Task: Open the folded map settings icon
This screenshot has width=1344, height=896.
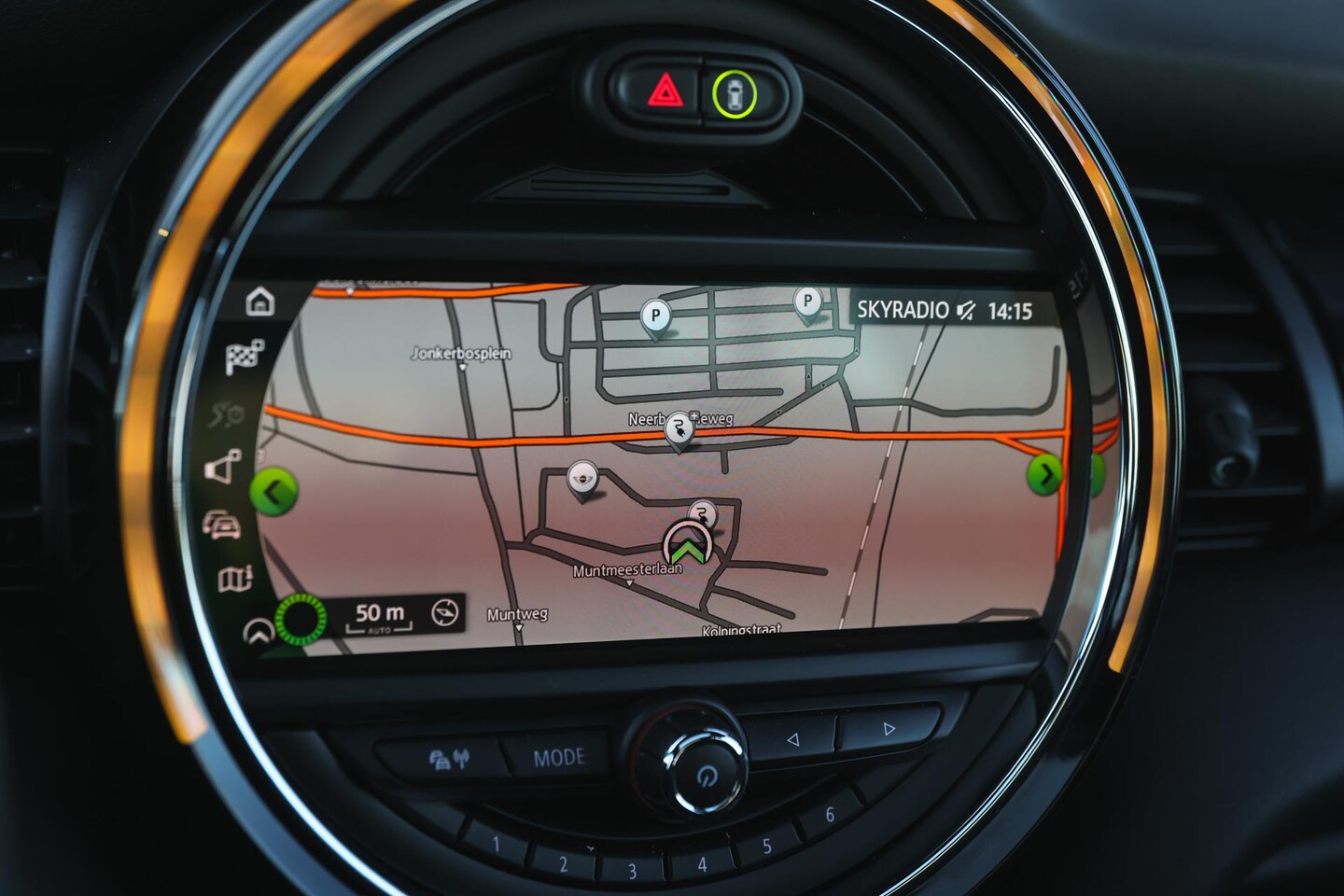Action: [x=234, y=579]
